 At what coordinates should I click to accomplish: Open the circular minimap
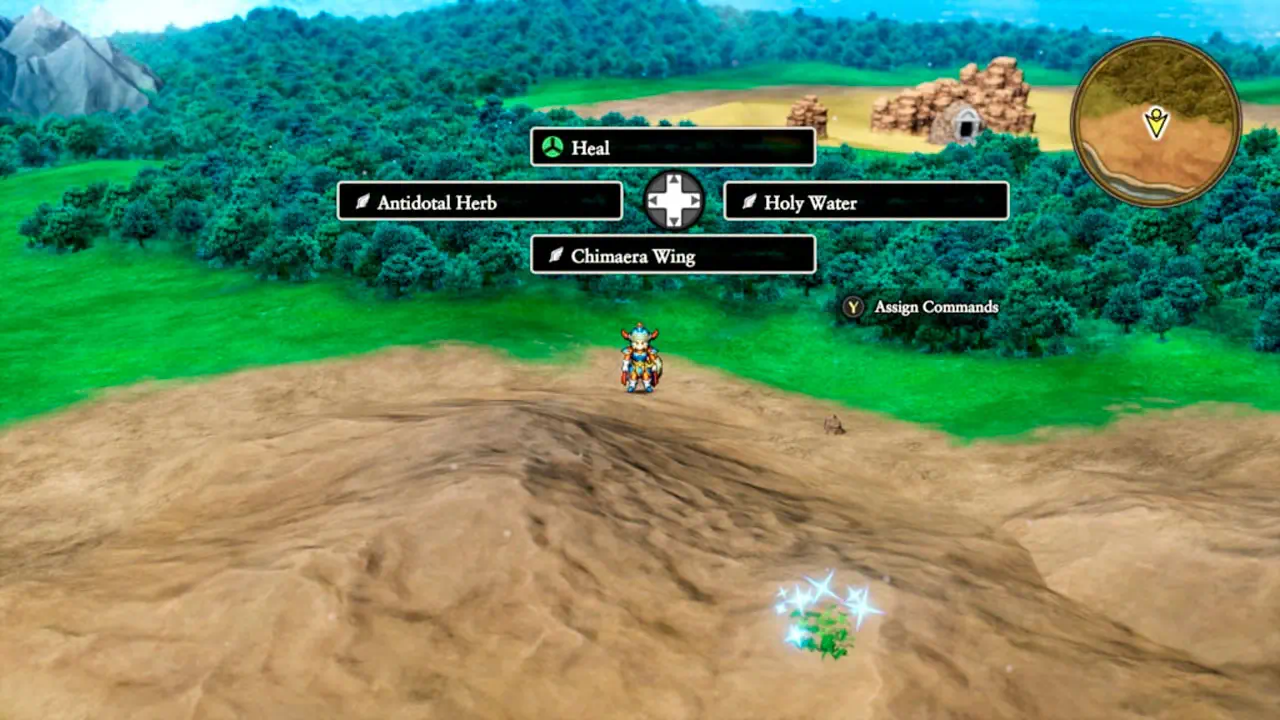[x=1156, y=122]
